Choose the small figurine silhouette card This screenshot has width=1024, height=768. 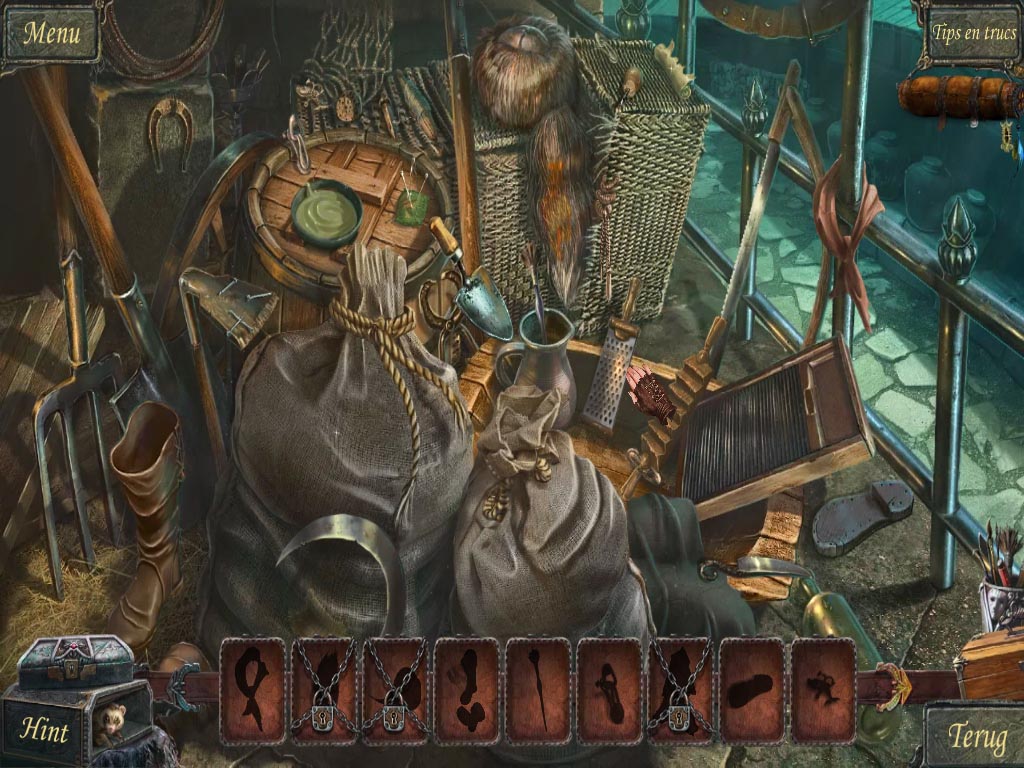tap(824, 690)
